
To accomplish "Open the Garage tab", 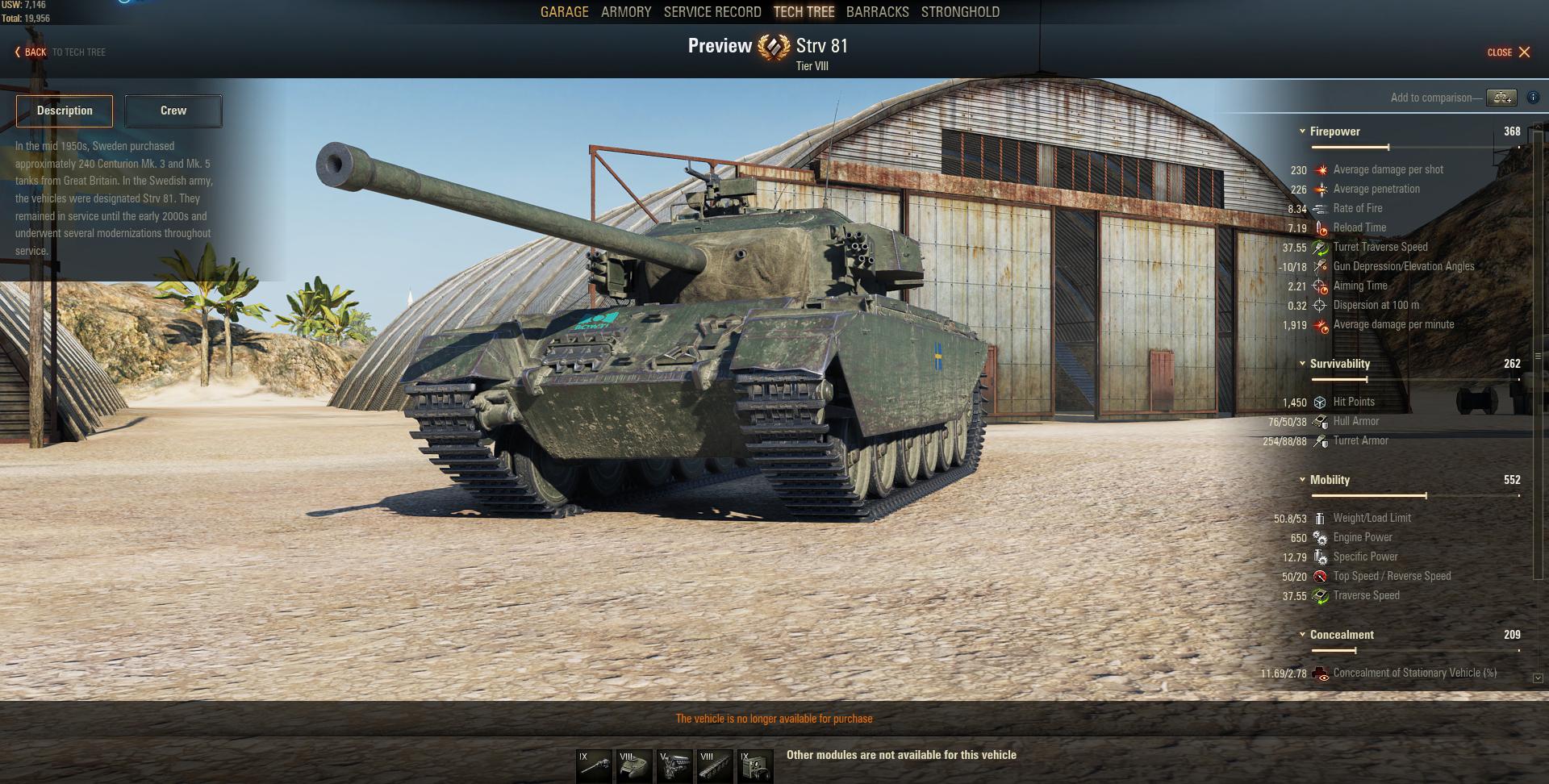I will (x=564, y=12).
